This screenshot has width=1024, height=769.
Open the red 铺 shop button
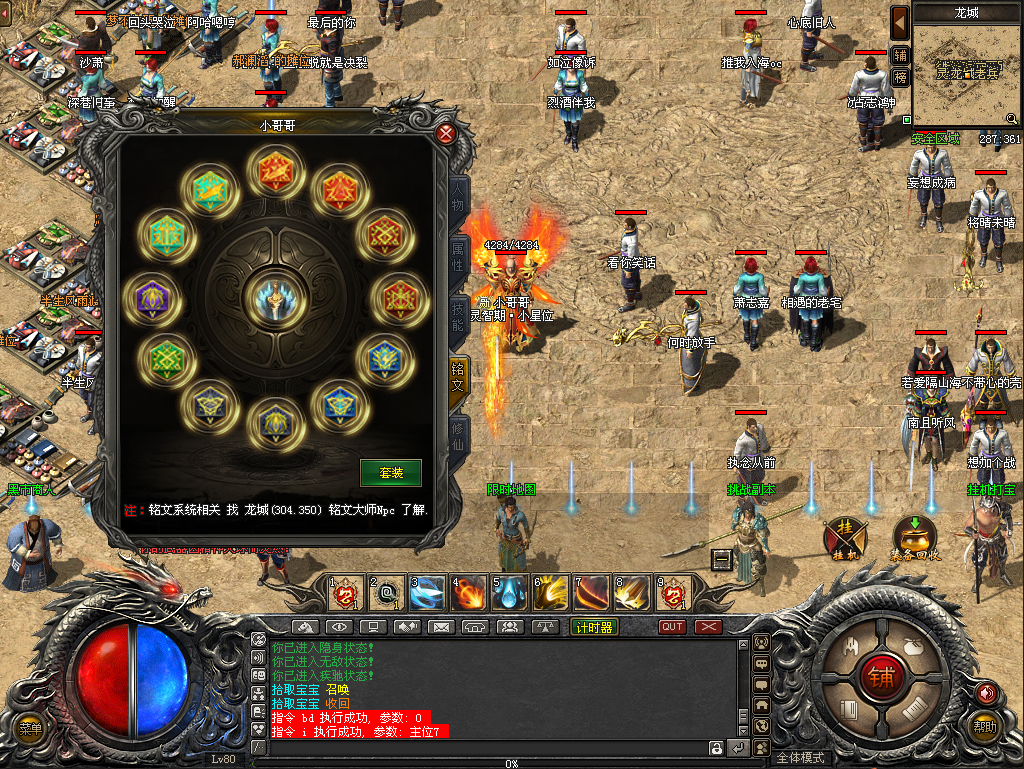click(882, 677)
